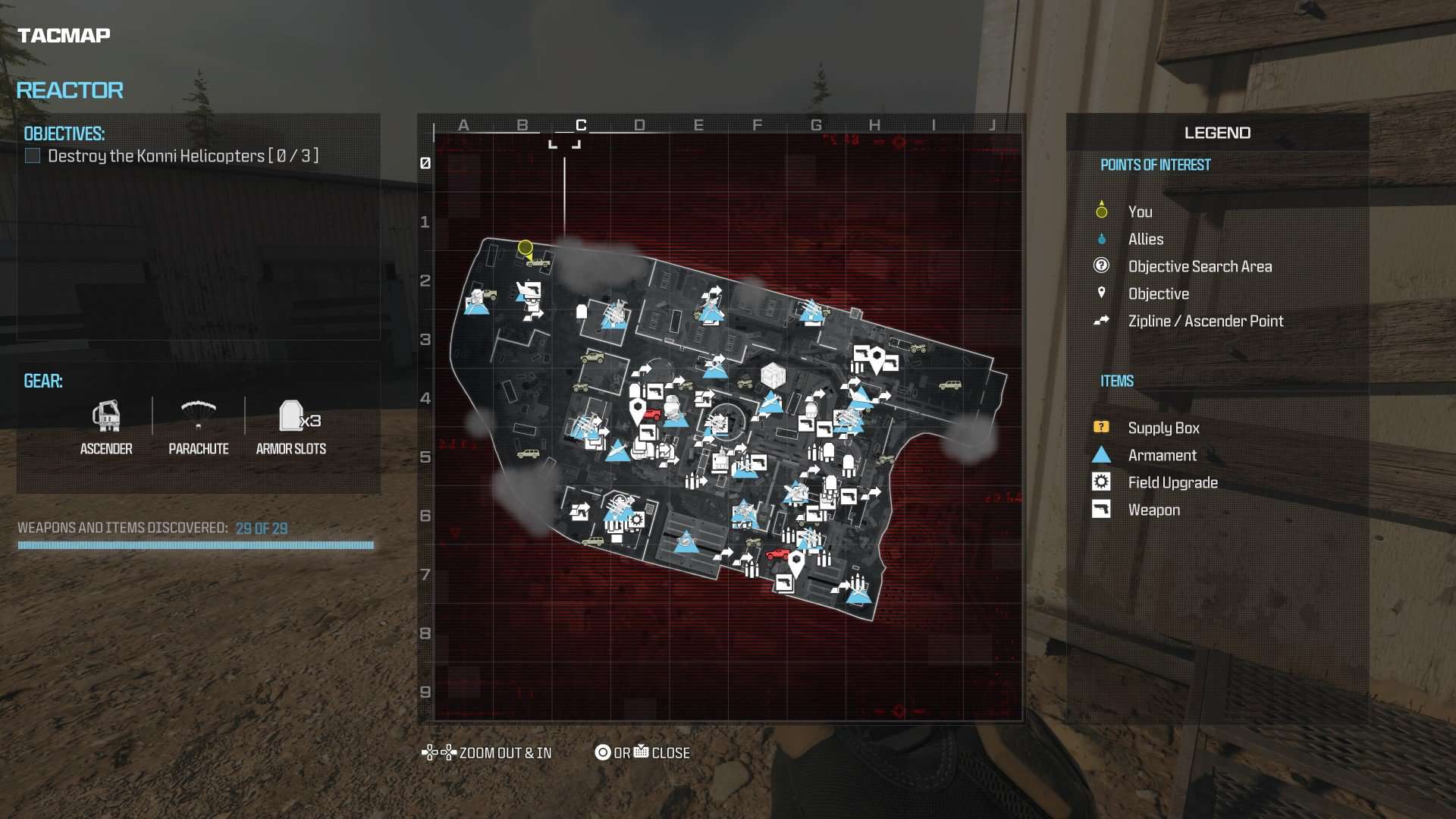Click the yellow player marker on the map
The image size is (1456, 819).
525,248
